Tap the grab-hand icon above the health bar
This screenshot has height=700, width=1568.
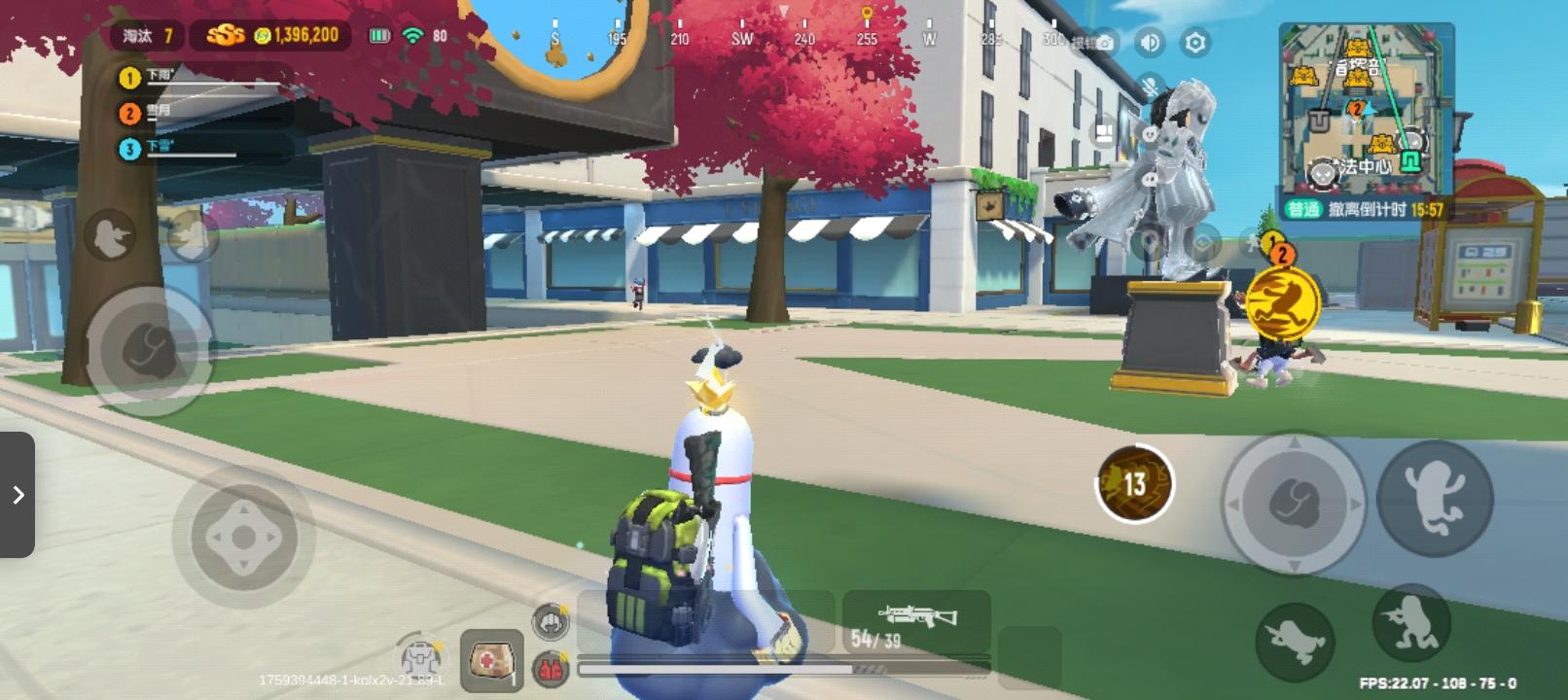pyautogui.click(x=551, y=622)
